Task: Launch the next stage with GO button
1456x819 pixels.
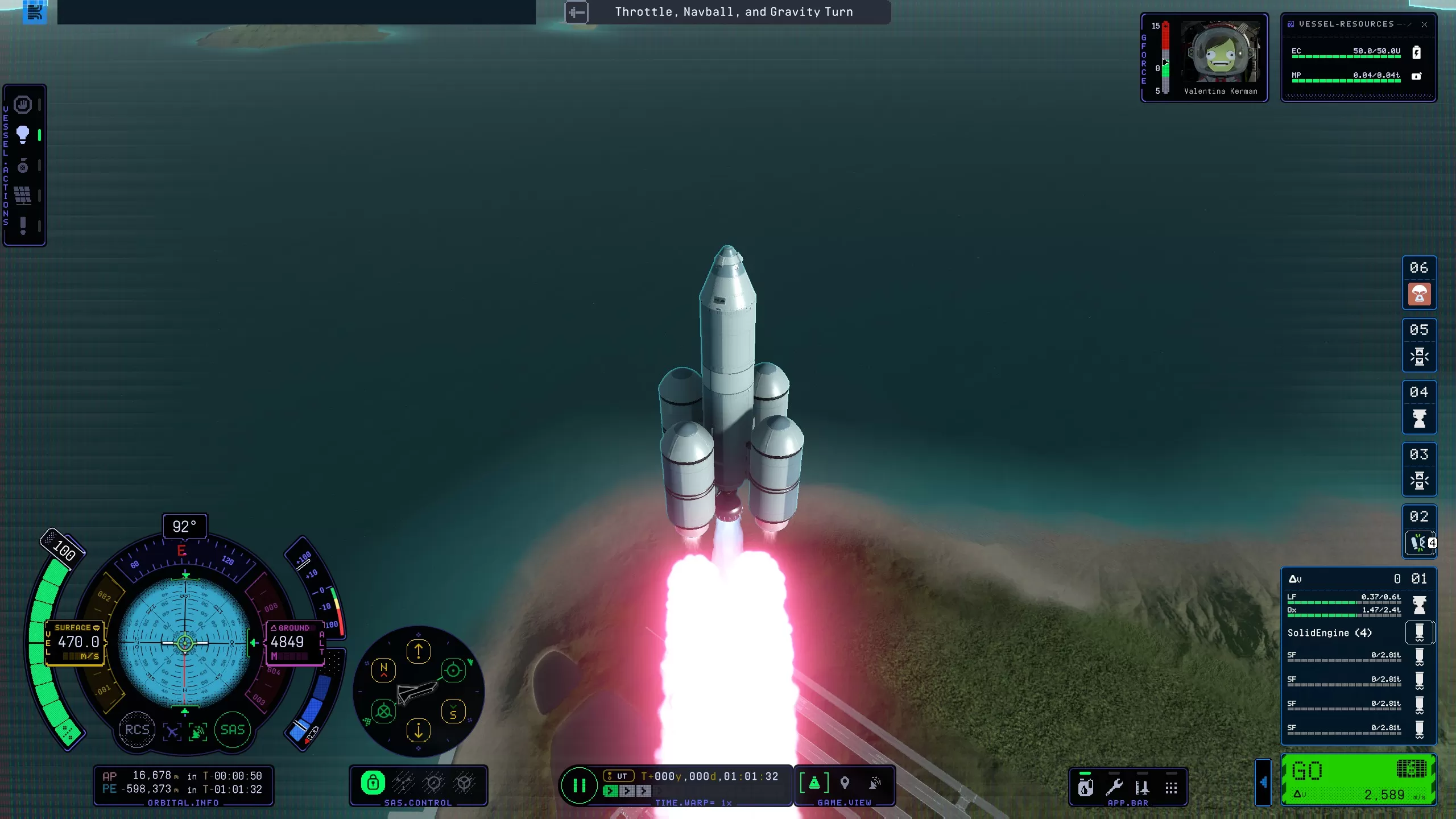Action: pos(1358,780)
